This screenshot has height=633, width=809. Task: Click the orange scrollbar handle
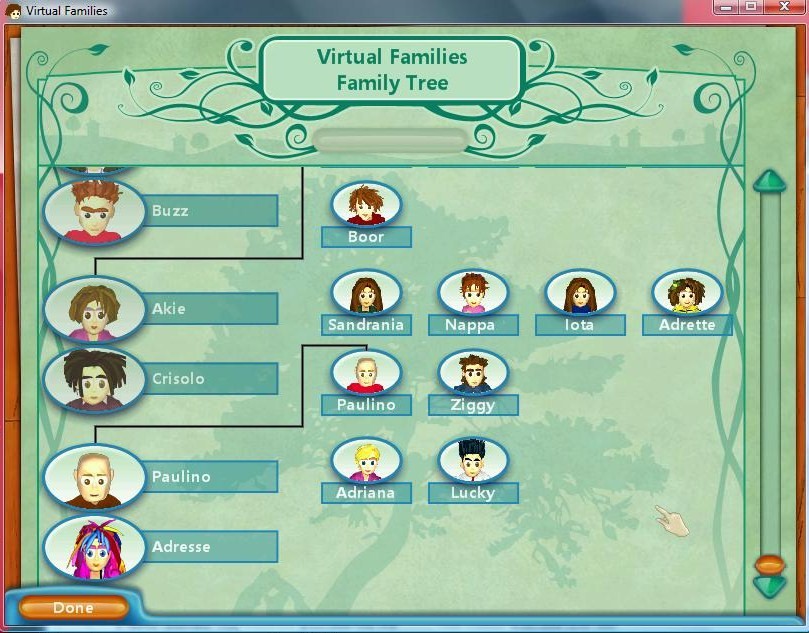point(770,565)
